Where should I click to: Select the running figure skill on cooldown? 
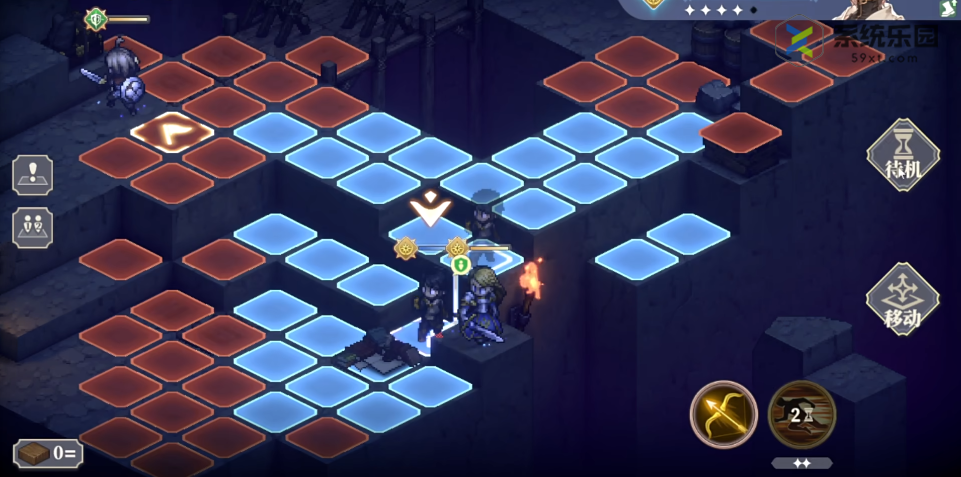(x=801, y=414)
